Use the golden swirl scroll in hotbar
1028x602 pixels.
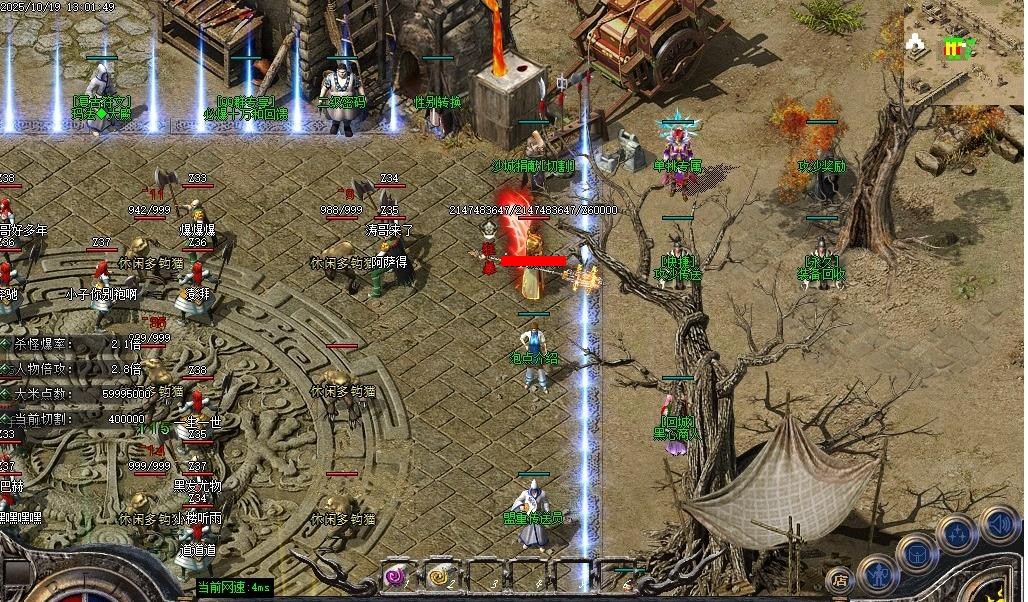(439, 576)
